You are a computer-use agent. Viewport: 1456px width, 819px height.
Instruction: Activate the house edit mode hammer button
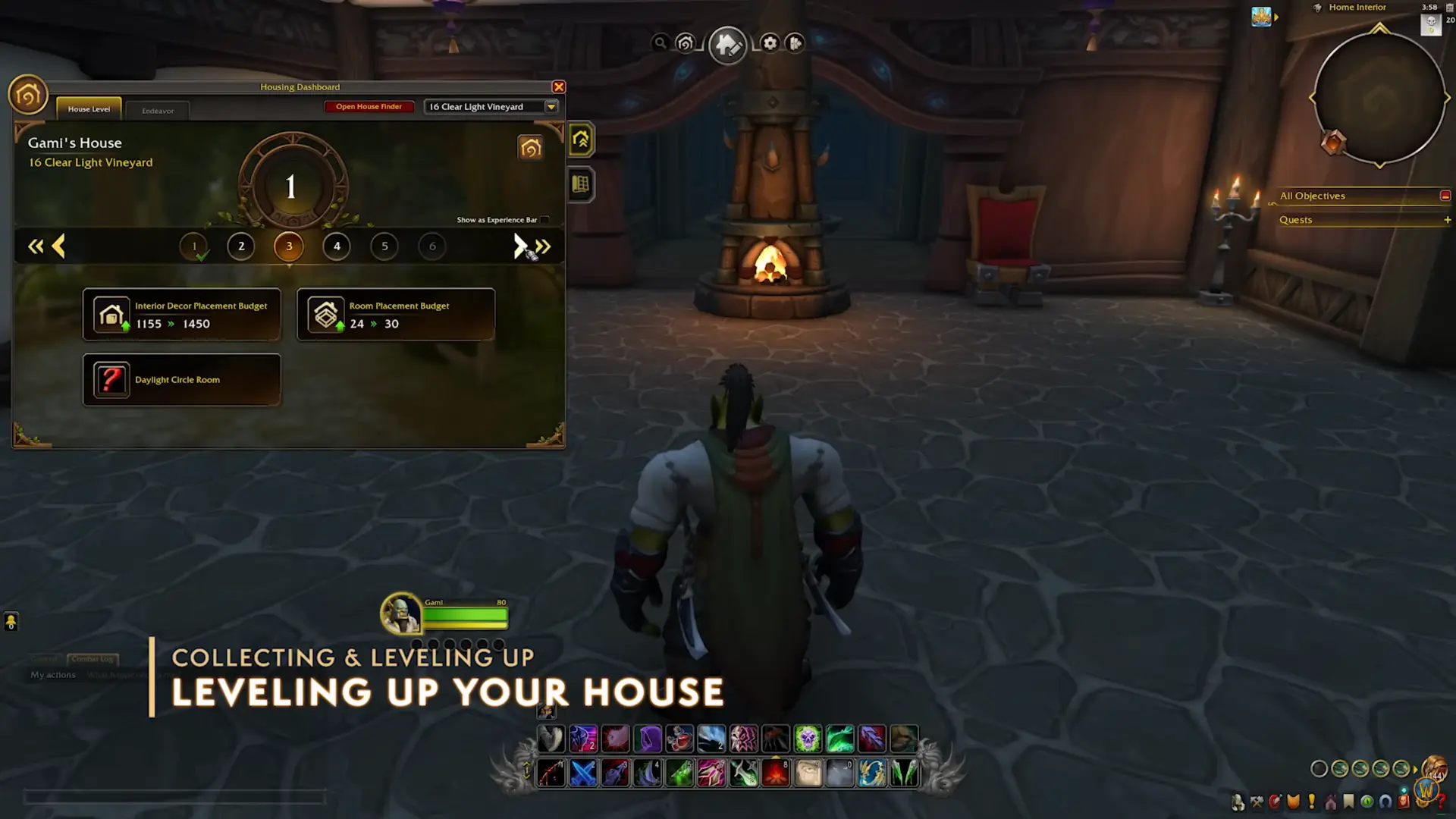click(x=727, y=45)
